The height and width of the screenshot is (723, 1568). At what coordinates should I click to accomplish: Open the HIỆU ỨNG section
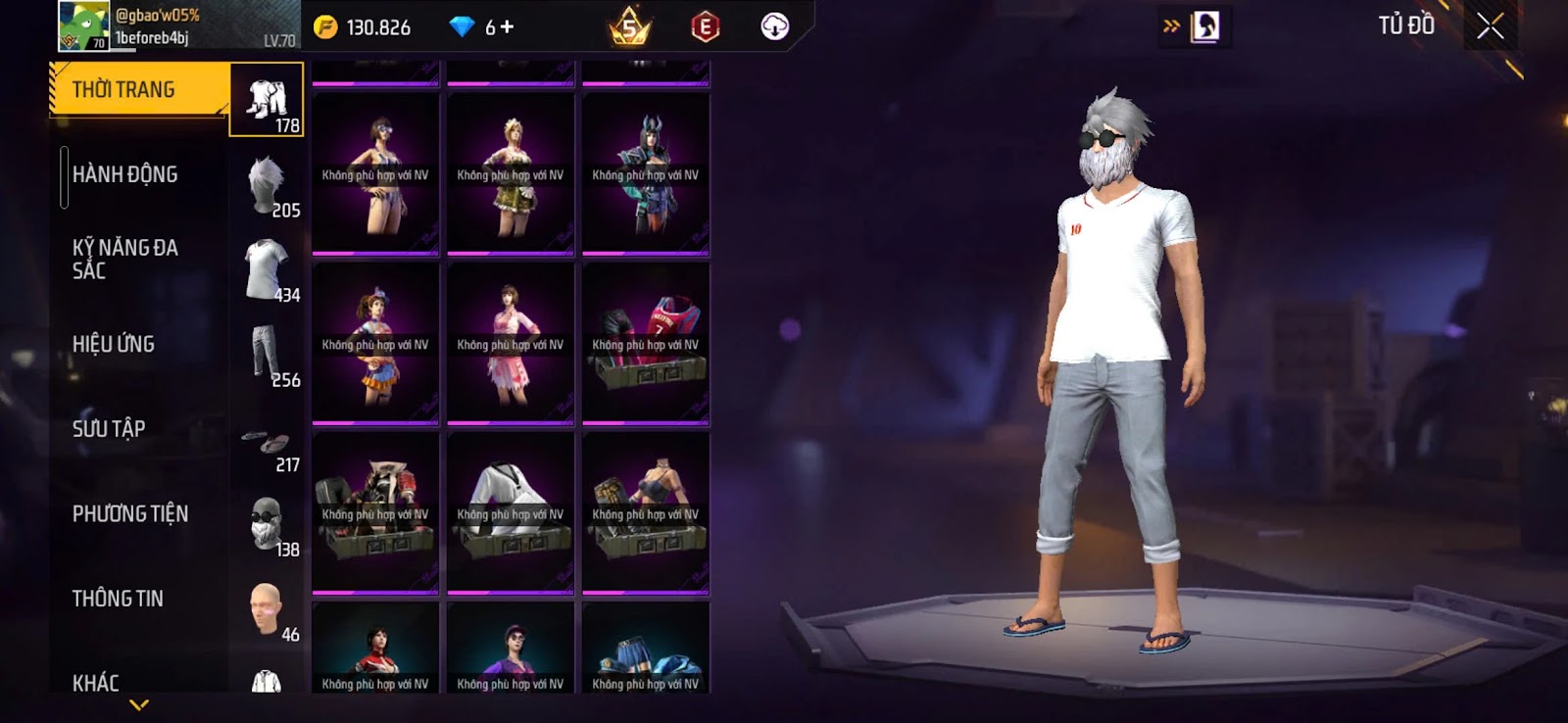(114, 344)
